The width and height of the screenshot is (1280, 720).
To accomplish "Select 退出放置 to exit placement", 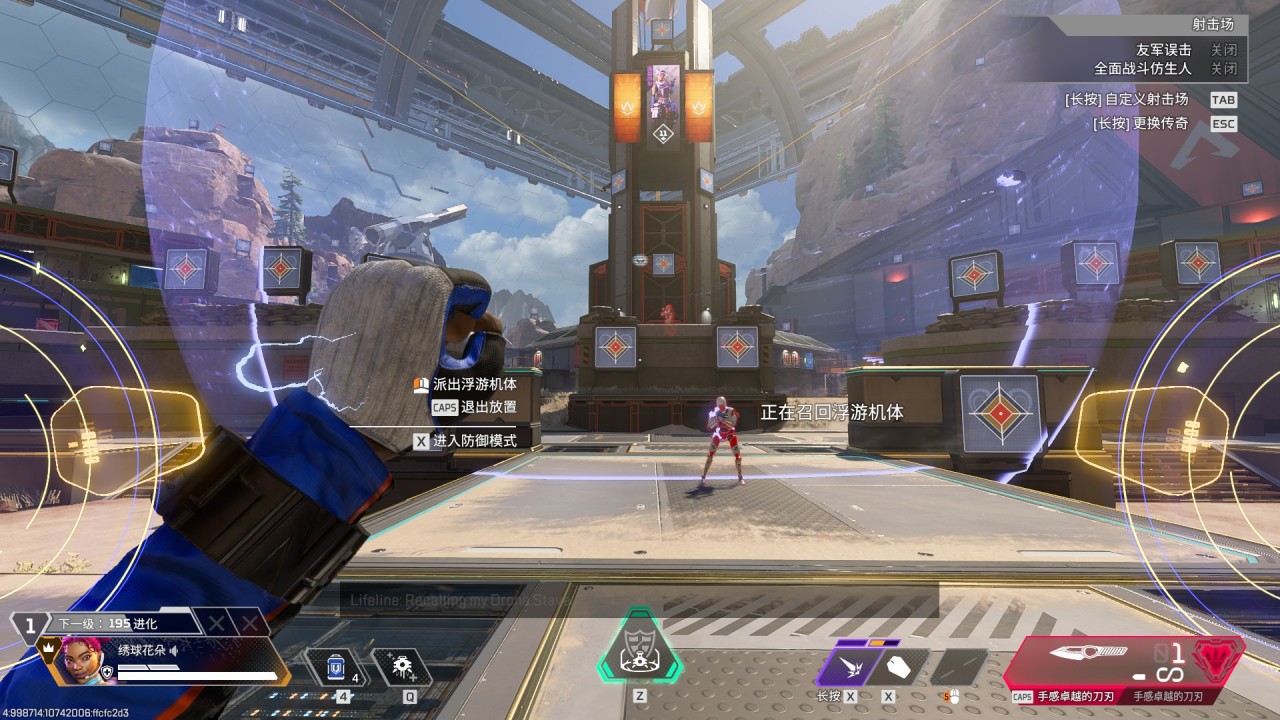I will pyautogui.click(x=488, y=407).
